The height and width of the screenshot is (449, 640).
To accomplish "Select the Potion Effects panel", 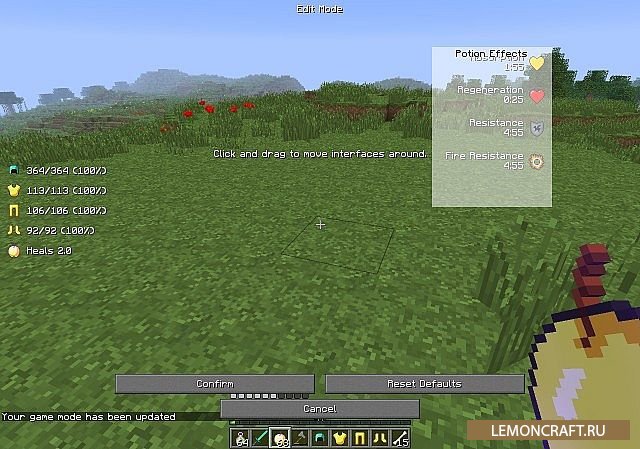I will click(491, 127).
